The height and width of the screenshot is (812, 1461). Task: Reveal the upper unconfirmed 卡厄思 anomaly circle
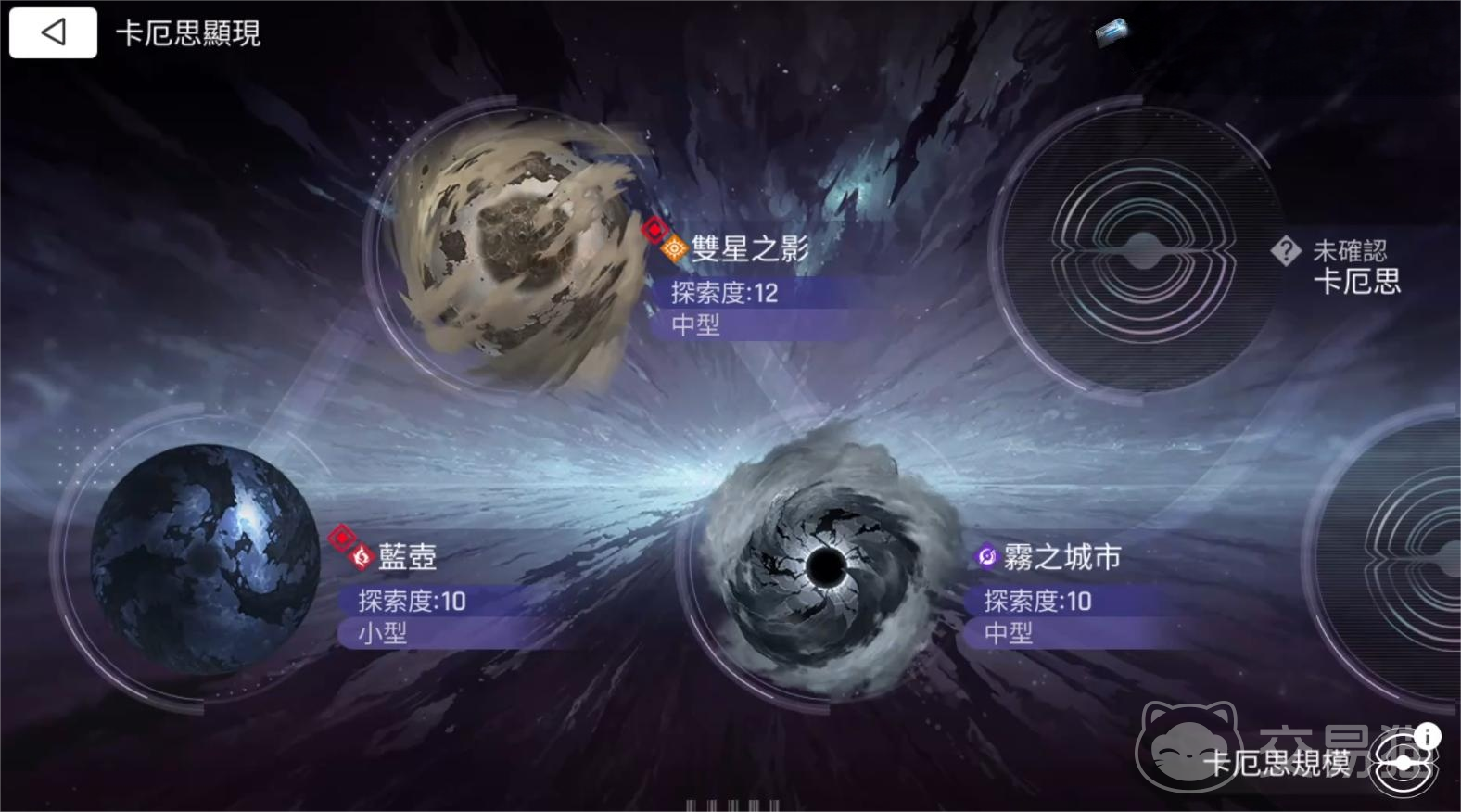1138,248
